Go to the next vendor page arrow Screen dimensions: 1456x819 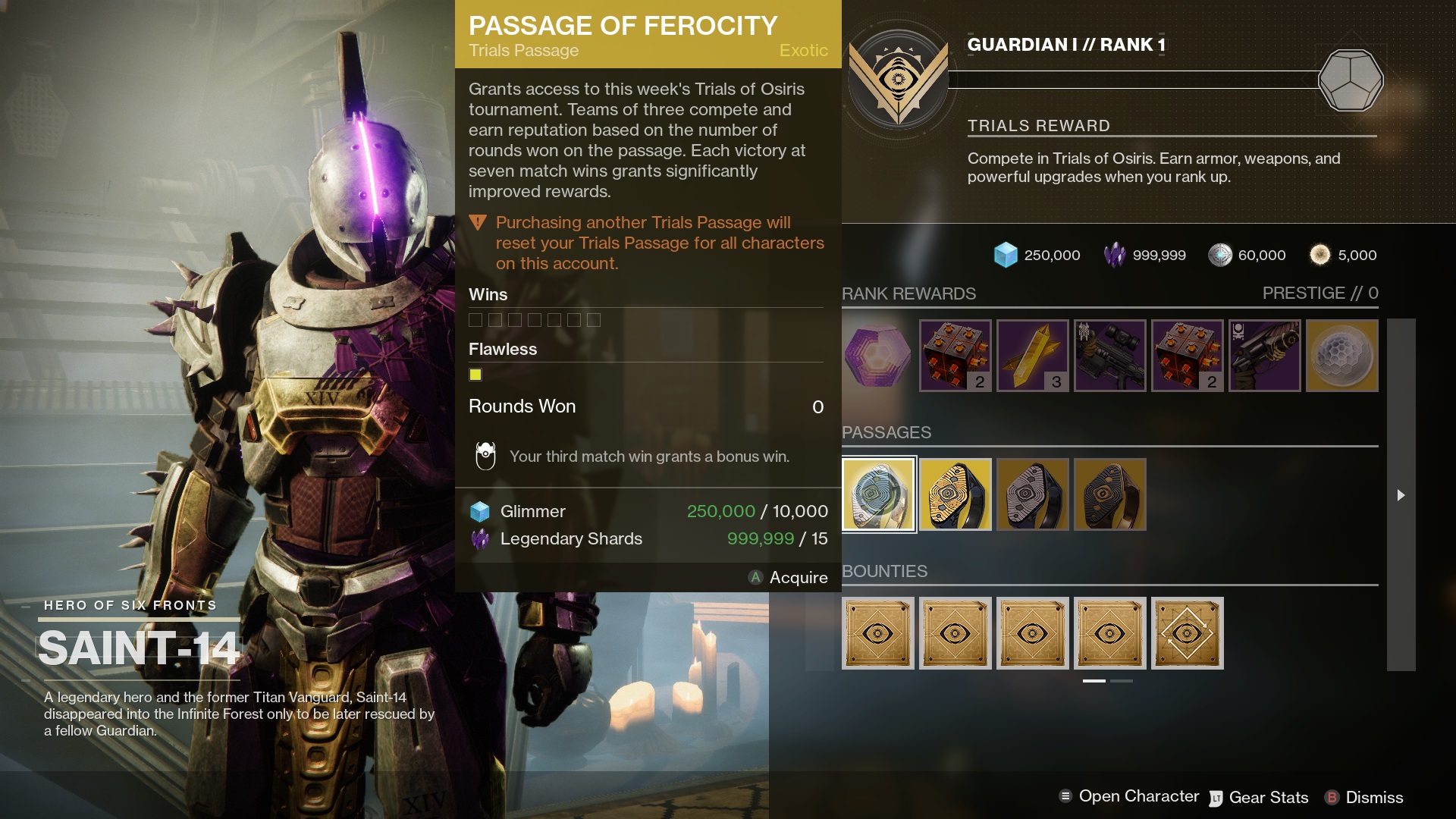(1401, 495)
